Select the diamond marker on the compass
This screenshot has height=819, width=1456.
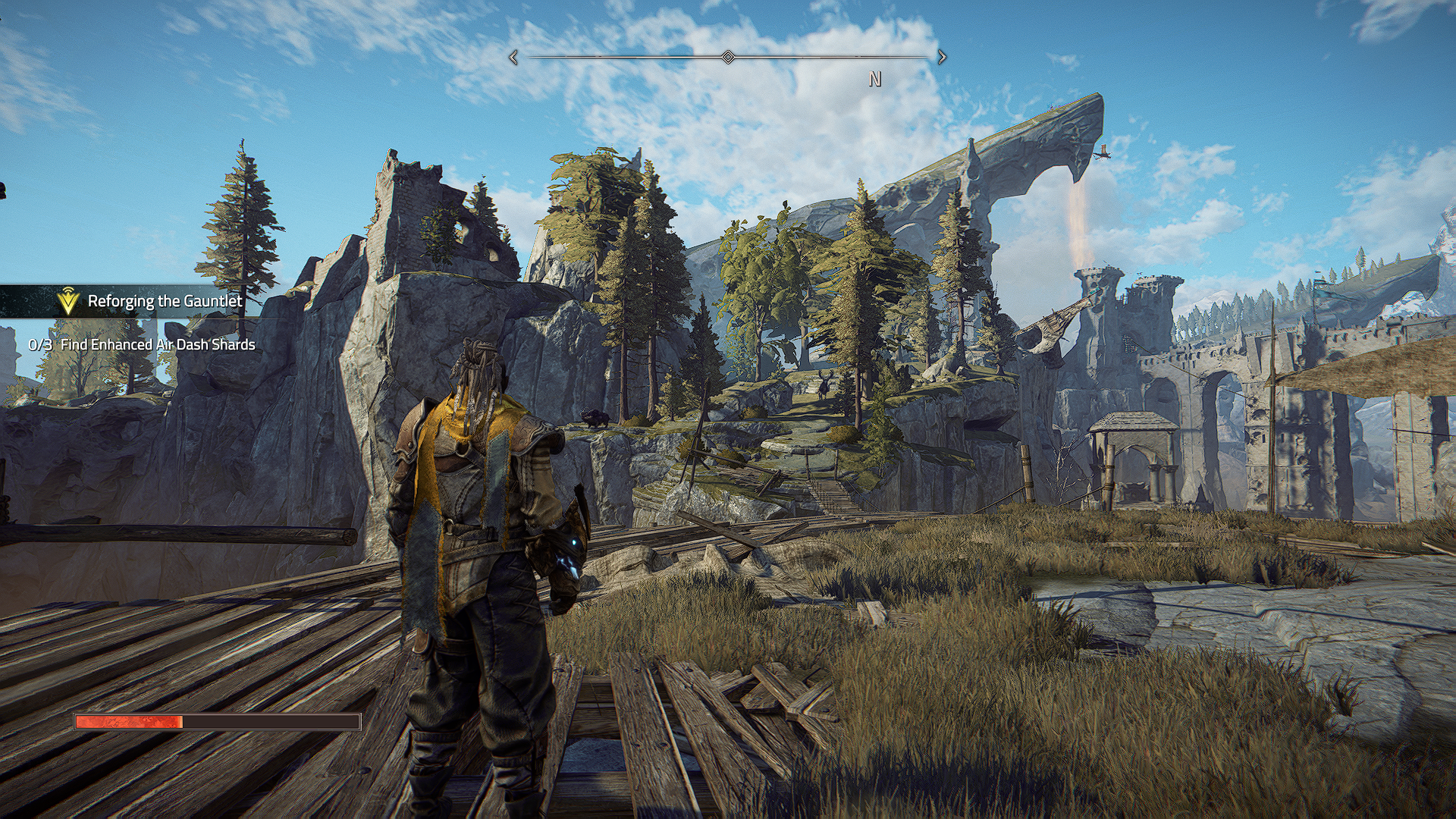[728, 58]
